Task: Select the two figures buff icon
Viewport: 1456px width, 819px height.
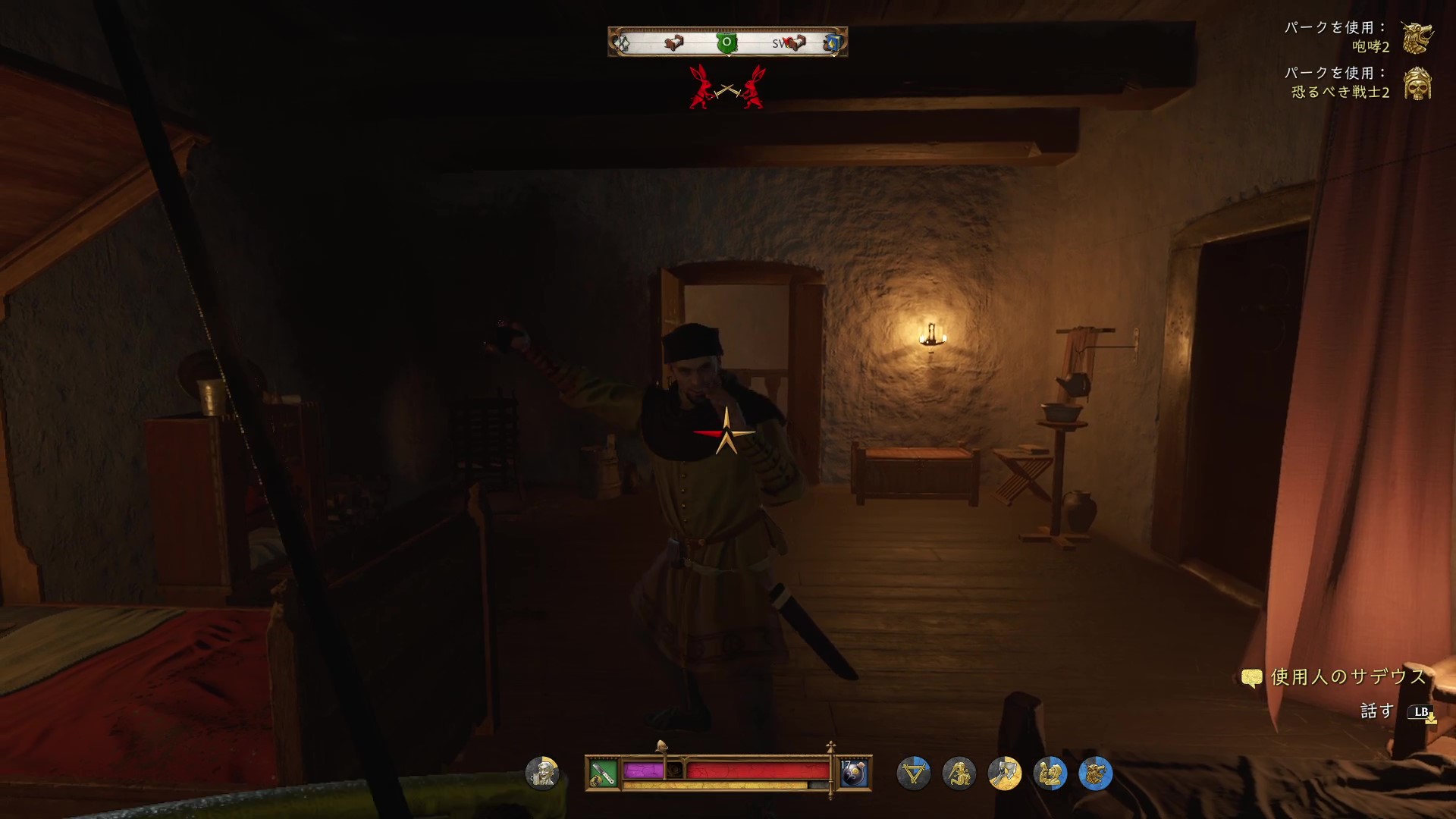Action: point(1050,773)
